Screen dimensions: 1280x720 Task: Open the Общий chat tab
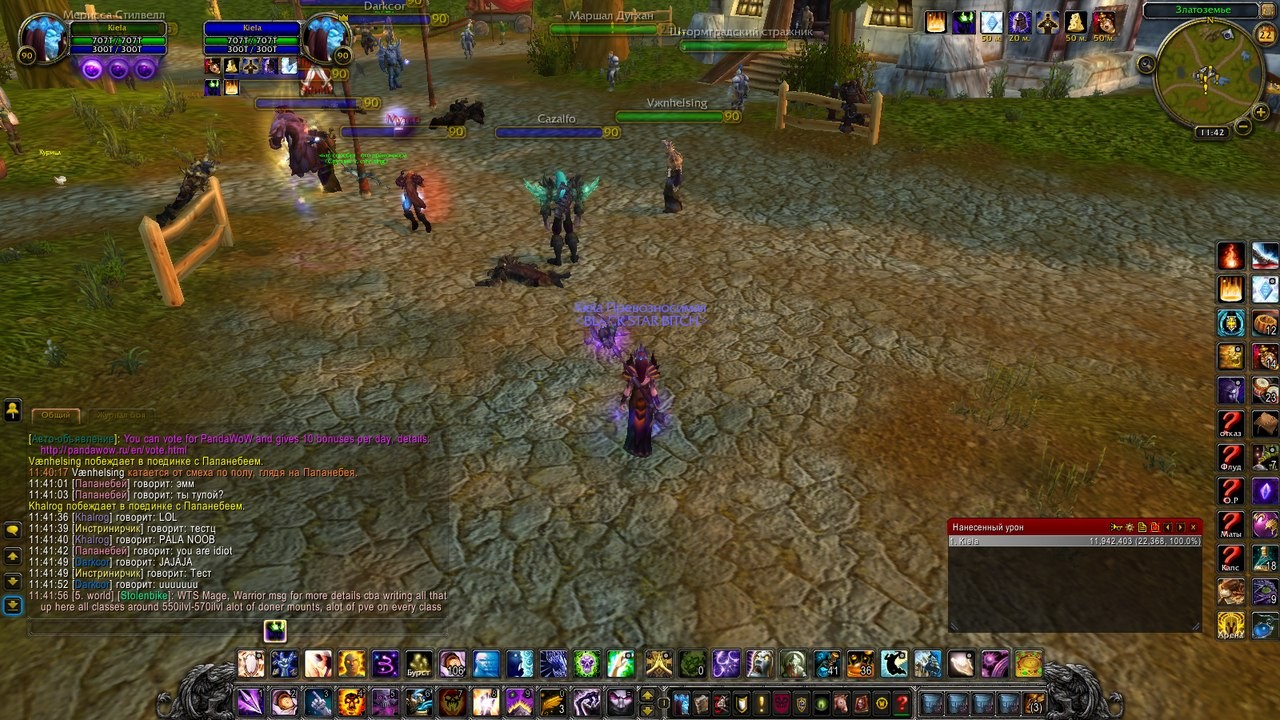[56, 415]
